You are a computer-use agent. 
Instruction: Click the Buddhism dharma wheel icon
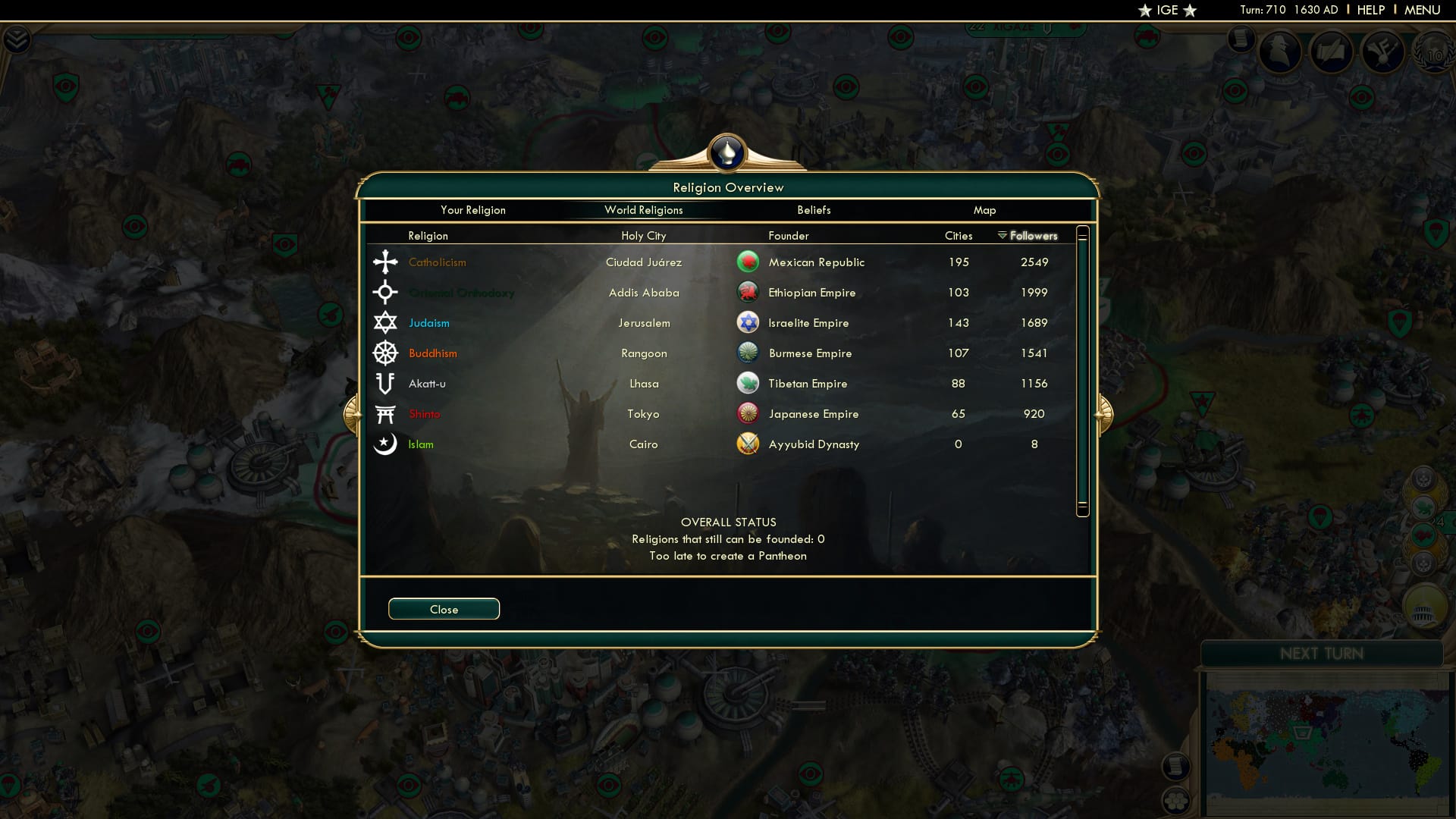click(385, 353)
